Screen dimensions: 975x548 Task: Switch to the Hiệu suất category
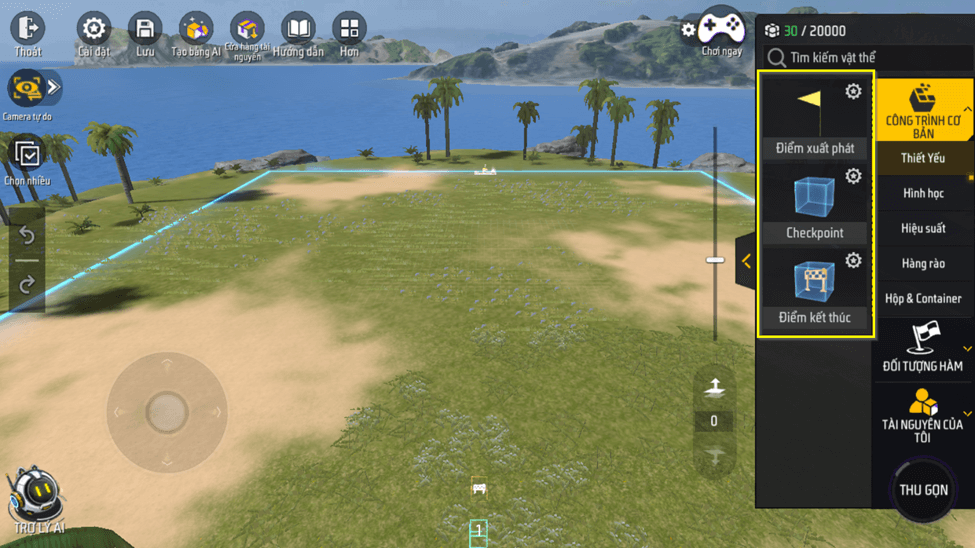click(923, 228)
